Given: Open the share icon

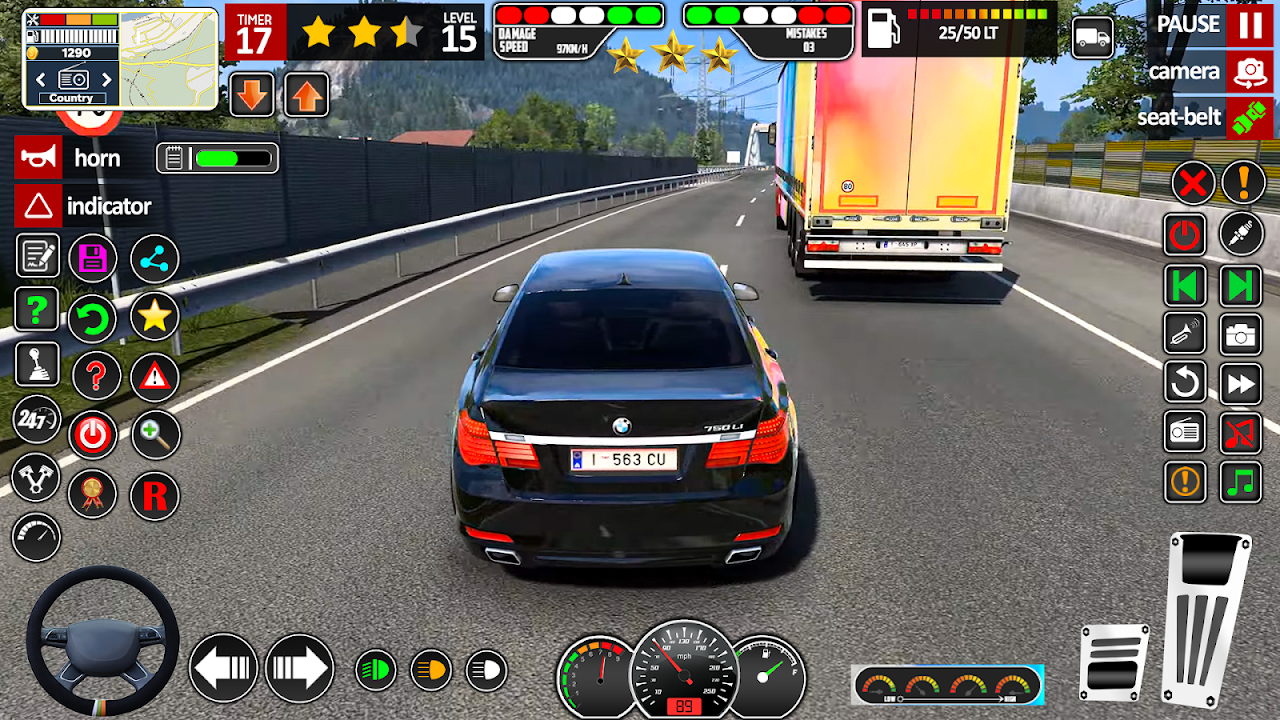Looking at the screenshot, I should tap(154, 259).
